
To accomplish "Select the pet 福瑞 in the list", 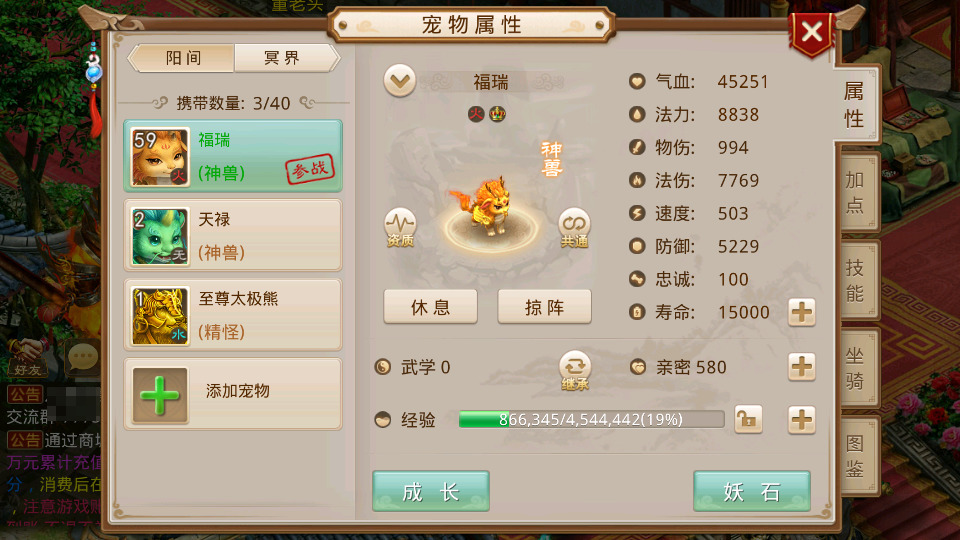I will pyautogui.click(x=232, y=155).
